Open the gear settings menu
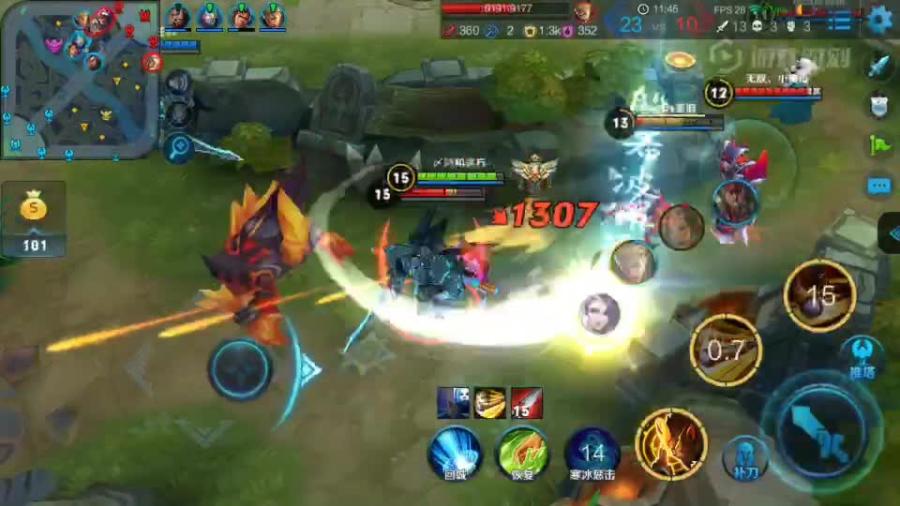900x506 pixels. click(879, 18)
